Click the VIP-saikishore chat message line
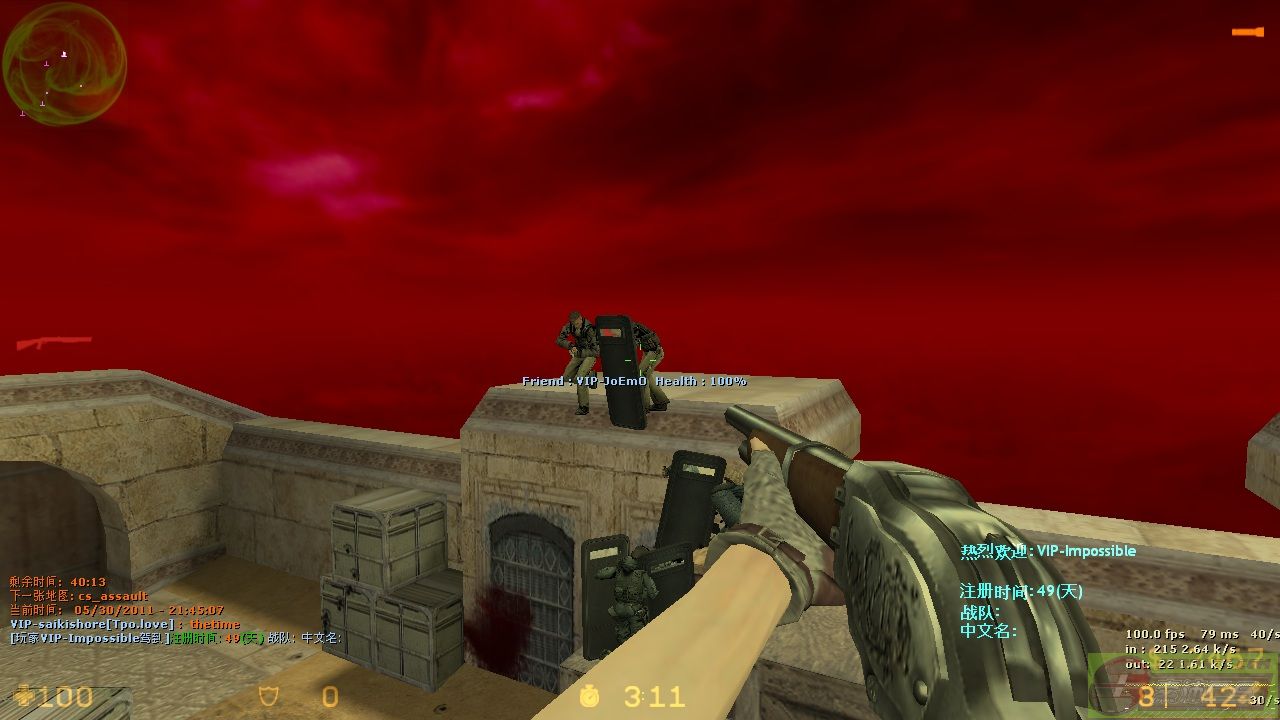The image size is (1280, 720). 125,624
